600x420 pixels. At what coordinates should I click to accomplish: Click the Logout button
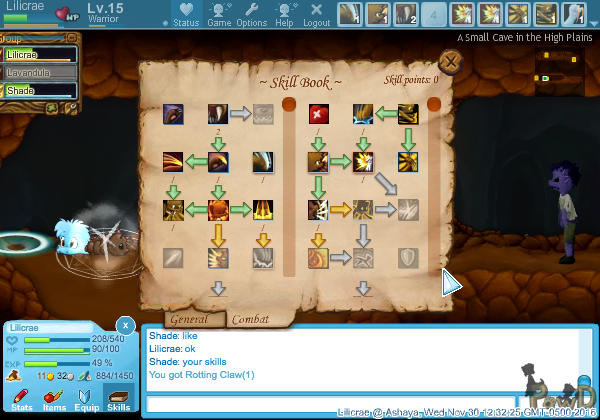coord(316,15)
